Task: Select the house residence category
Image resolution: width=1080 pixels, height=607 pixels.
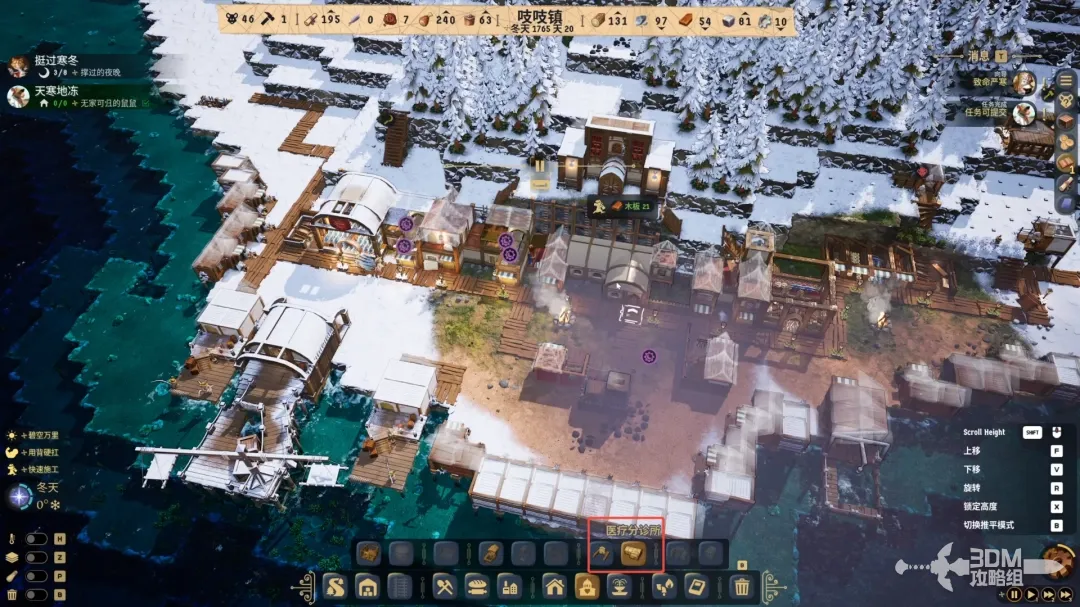Action: click(x=555, y=586)
